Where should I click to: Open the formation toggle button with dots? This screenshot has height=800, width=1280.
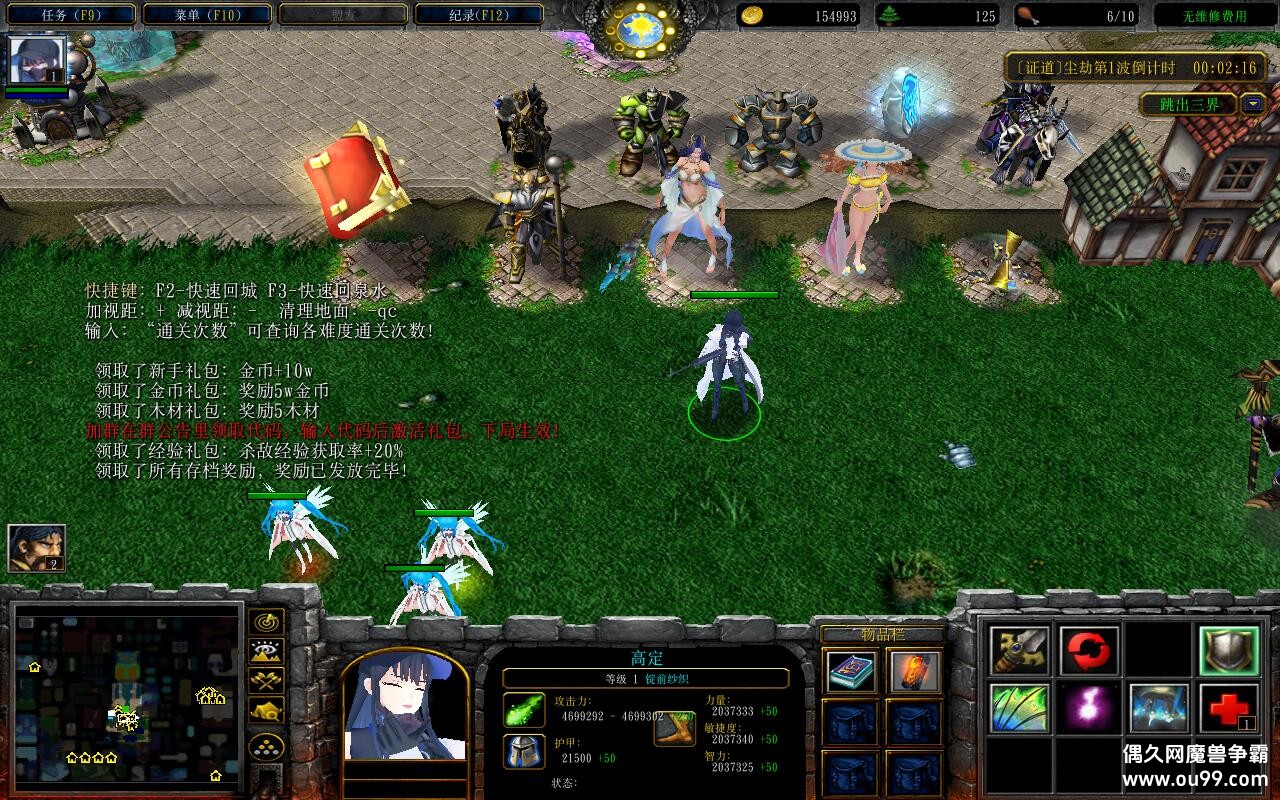[266, 747]
